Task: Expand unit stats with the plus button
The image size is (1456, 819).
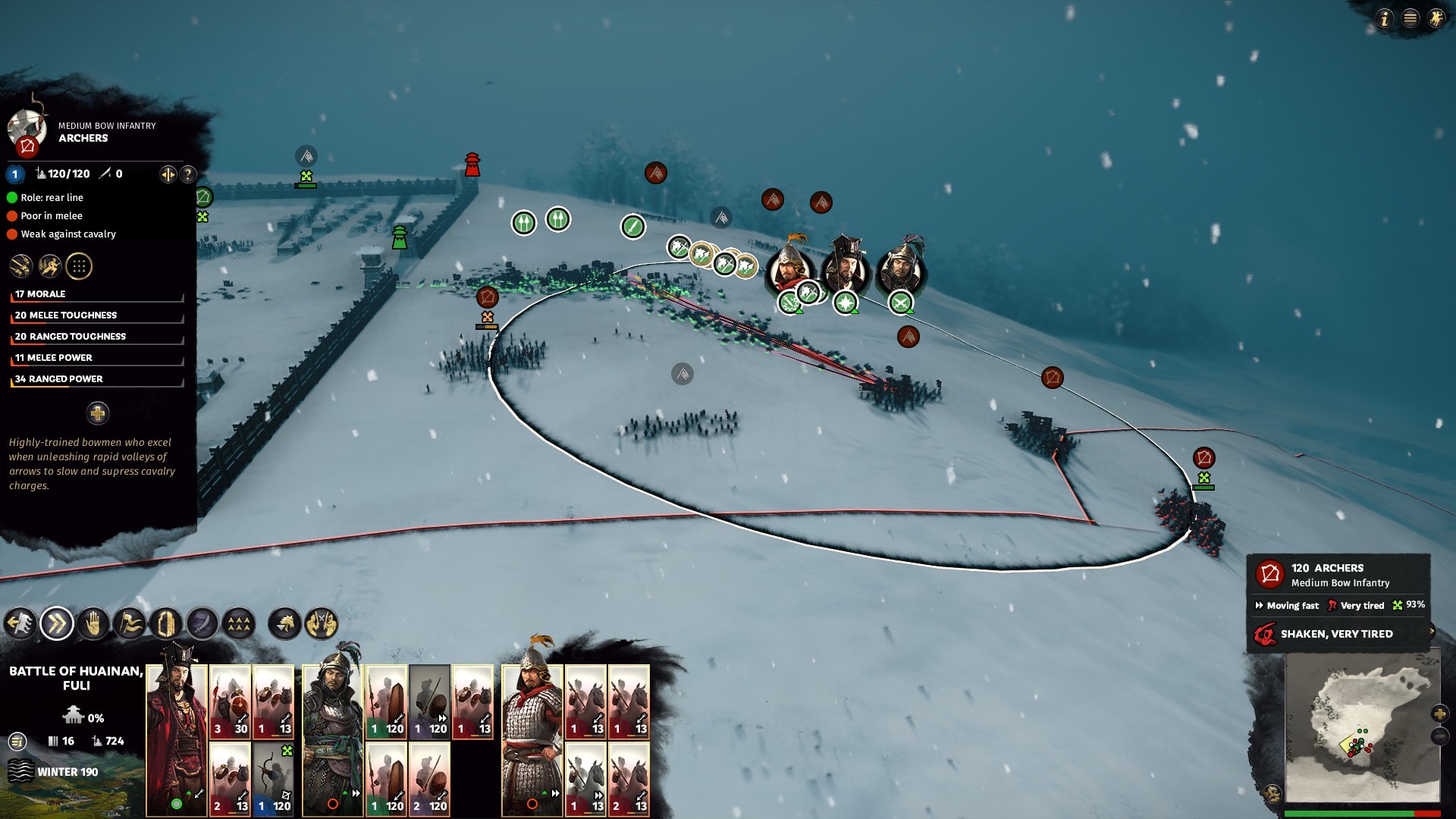Action: tap(97, 413)
